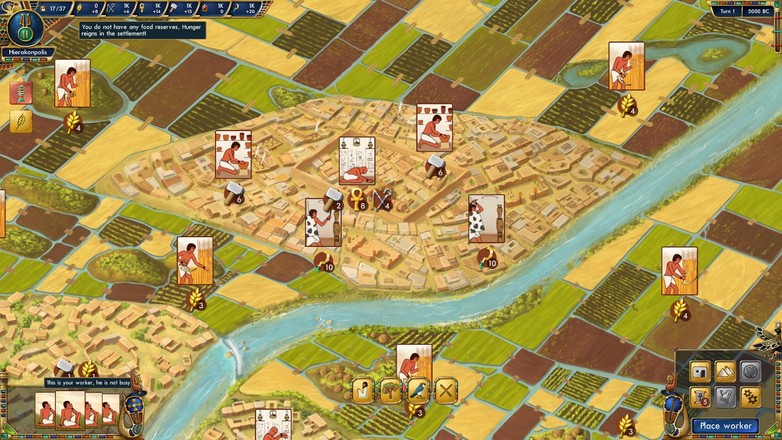Screen dimensions: 782x440
Task: Select the cowhide worker card in the city
Action: pyautogui.click(x=323, y=221)
